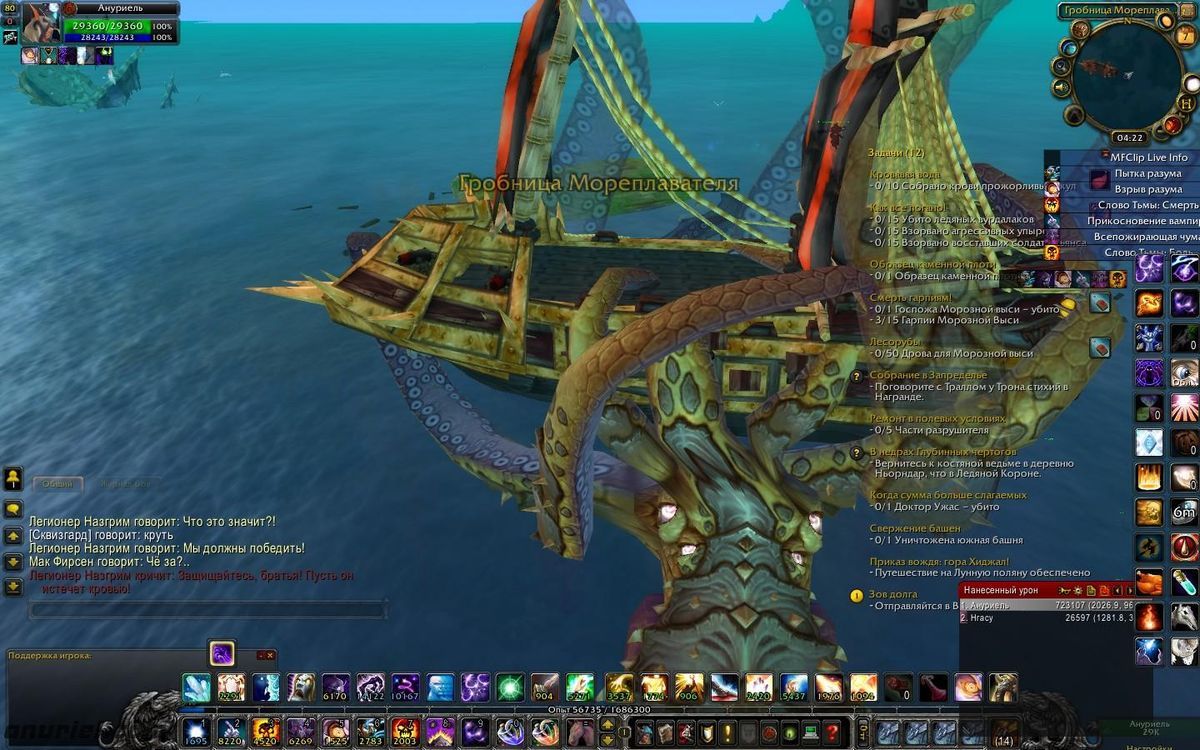Close the Поддержка игрока panel
Screen dimensions: 1200x750
tap(270, 656)
